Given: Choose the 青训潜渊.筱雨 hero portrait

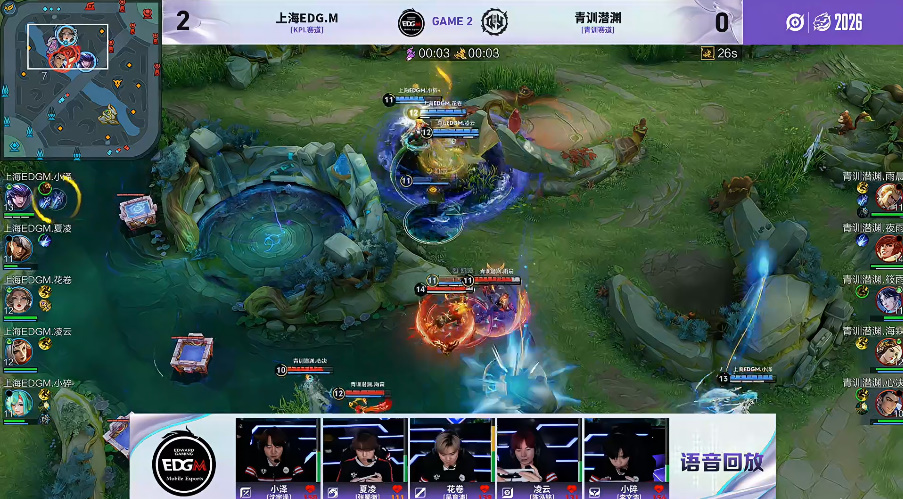Looking at the screenshot, I should pyautogui.click(x=888, y=300).
